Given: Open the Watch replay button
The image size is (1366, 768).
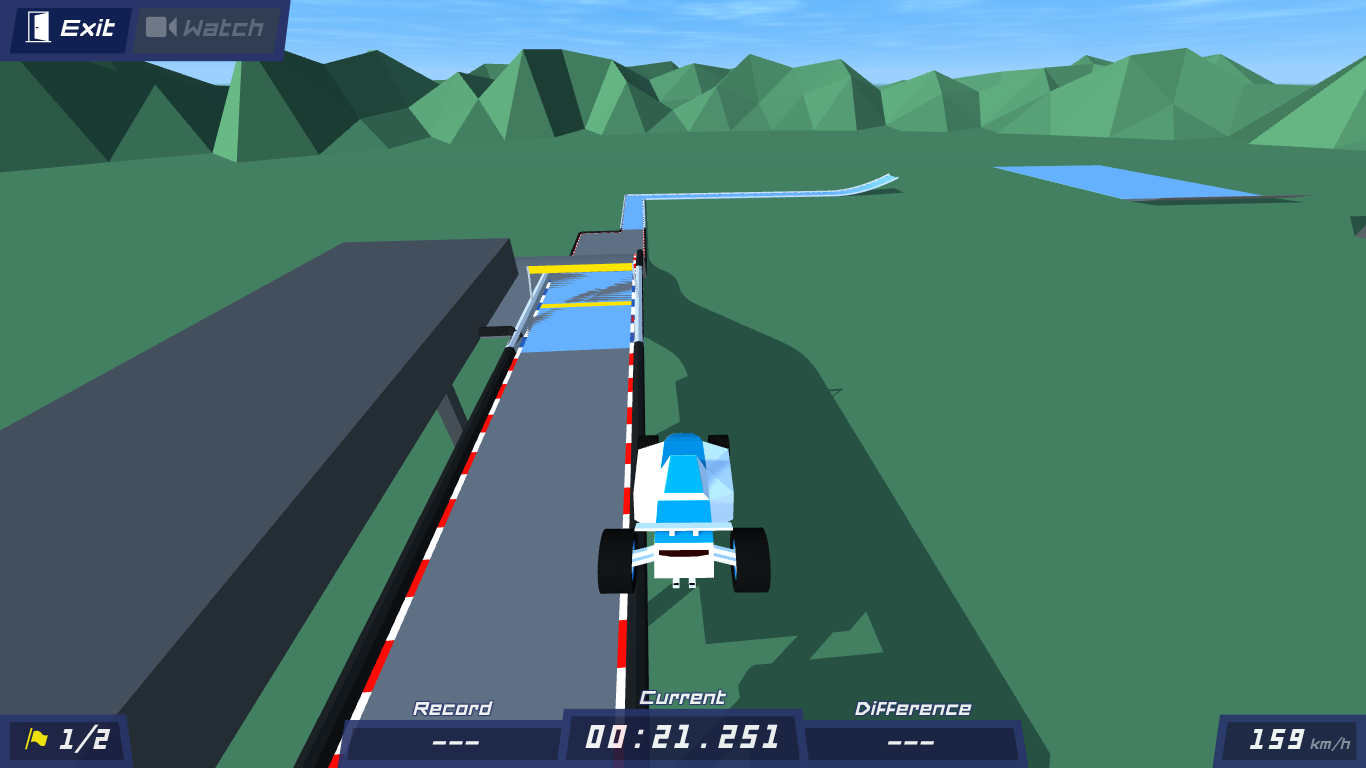Looking at the screenshot, I should pyautogui.click(x=206, y=29).
